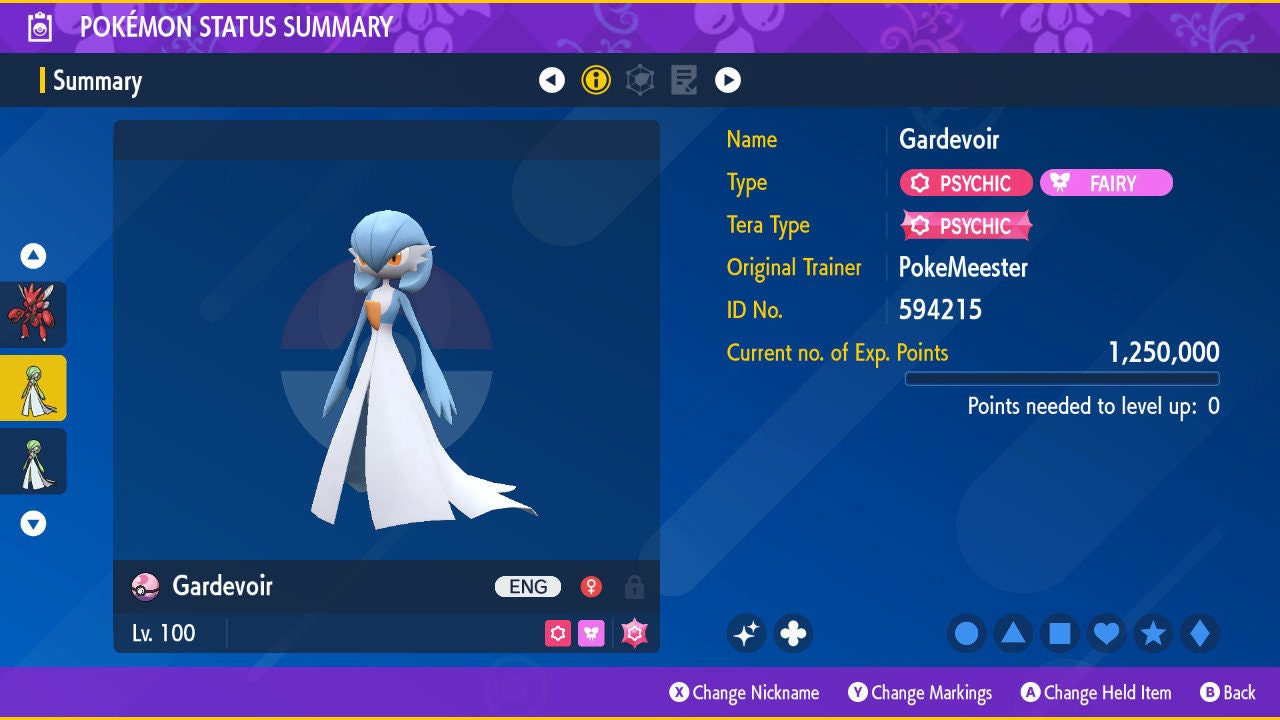Select the info page tab icon
This screenshot has width=1280, height=720.
(596, 80)
